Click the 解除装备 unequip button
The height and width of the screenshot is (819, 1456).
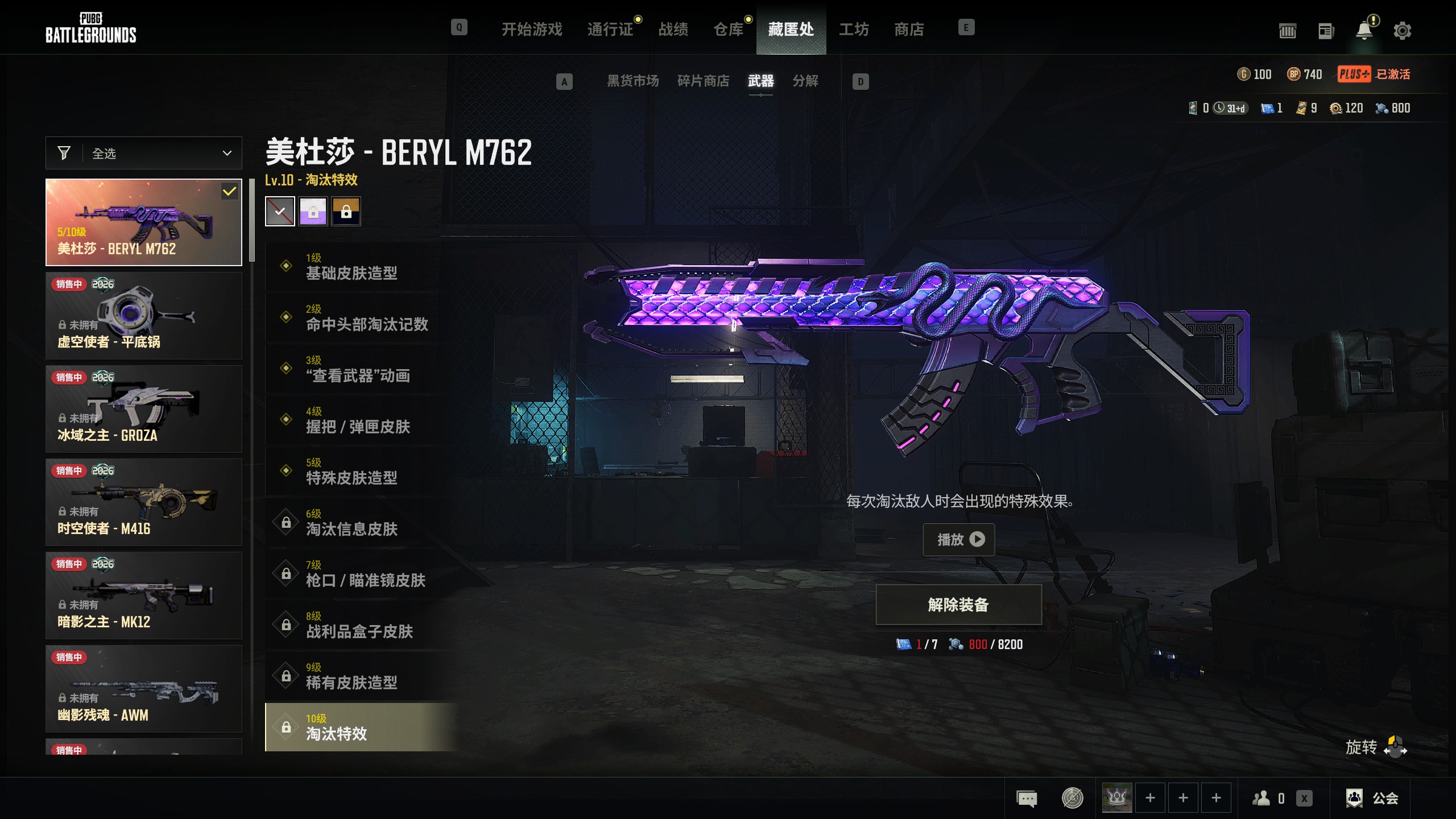(958, 605)
